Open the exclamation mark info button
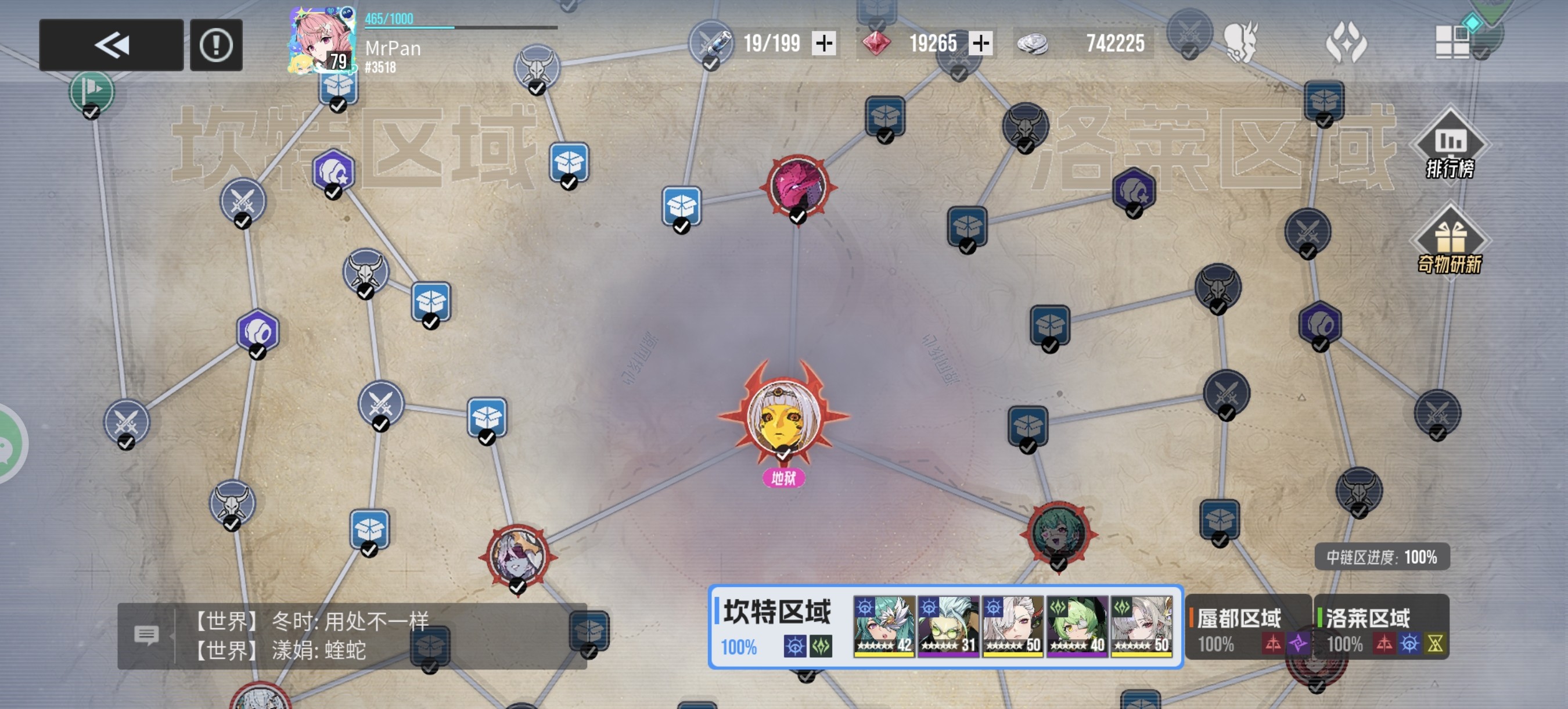This screenshot has width=1568, height=709. [x=216, y=45]
